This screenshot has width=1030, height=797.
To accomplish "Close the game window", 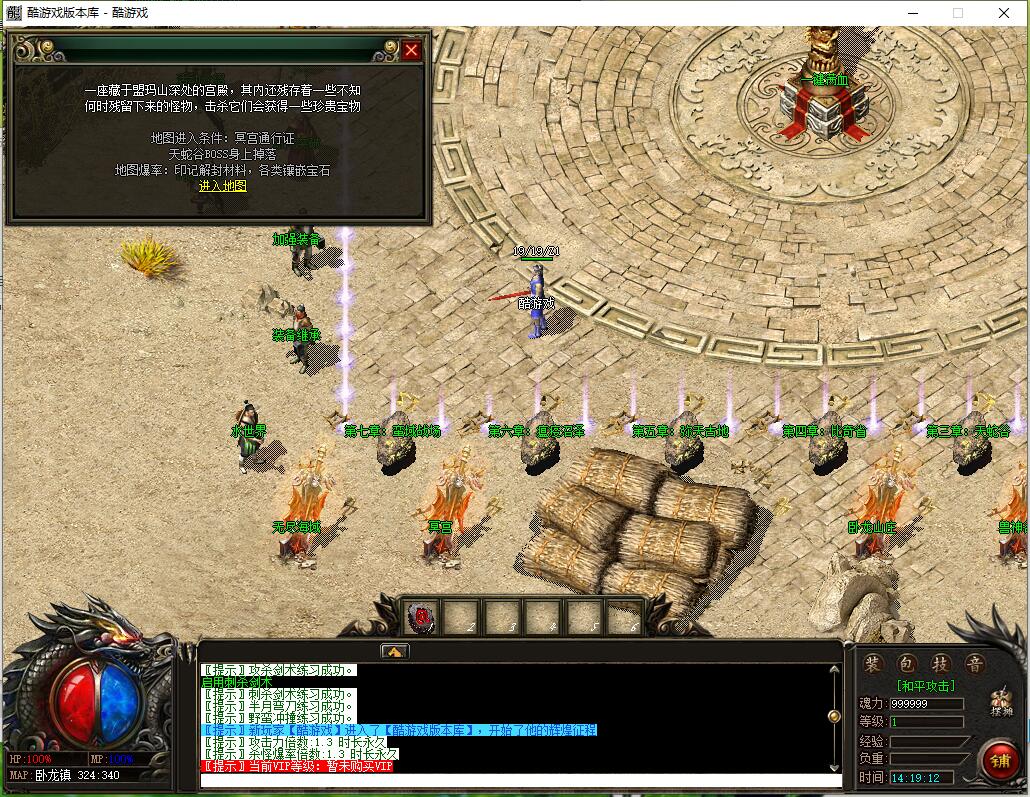I will coord(1004,13).
